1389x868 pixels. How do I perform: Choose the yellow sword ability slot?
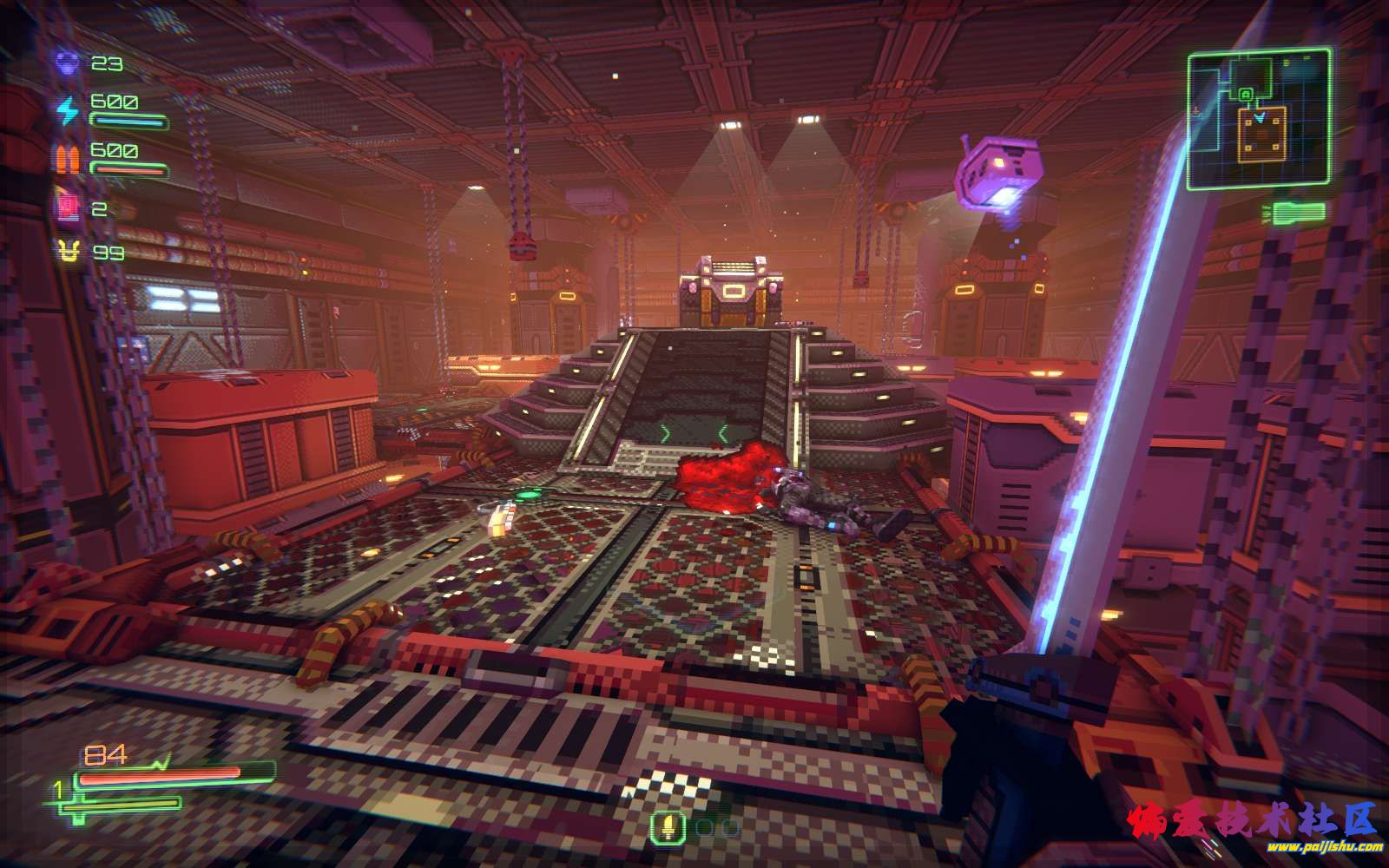668,827
